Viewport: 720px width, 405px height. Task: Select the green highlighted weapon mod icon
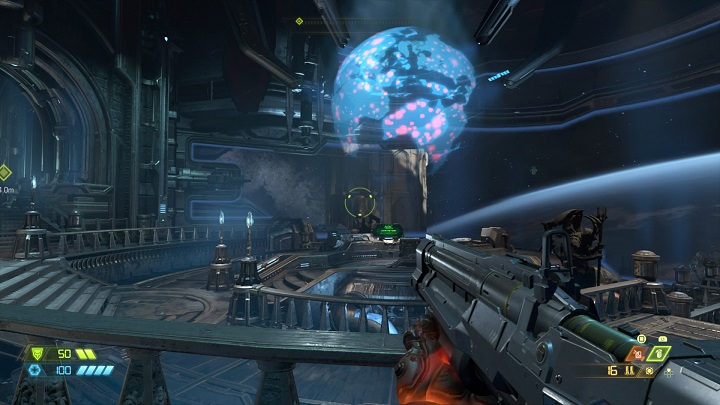point(658,353)
